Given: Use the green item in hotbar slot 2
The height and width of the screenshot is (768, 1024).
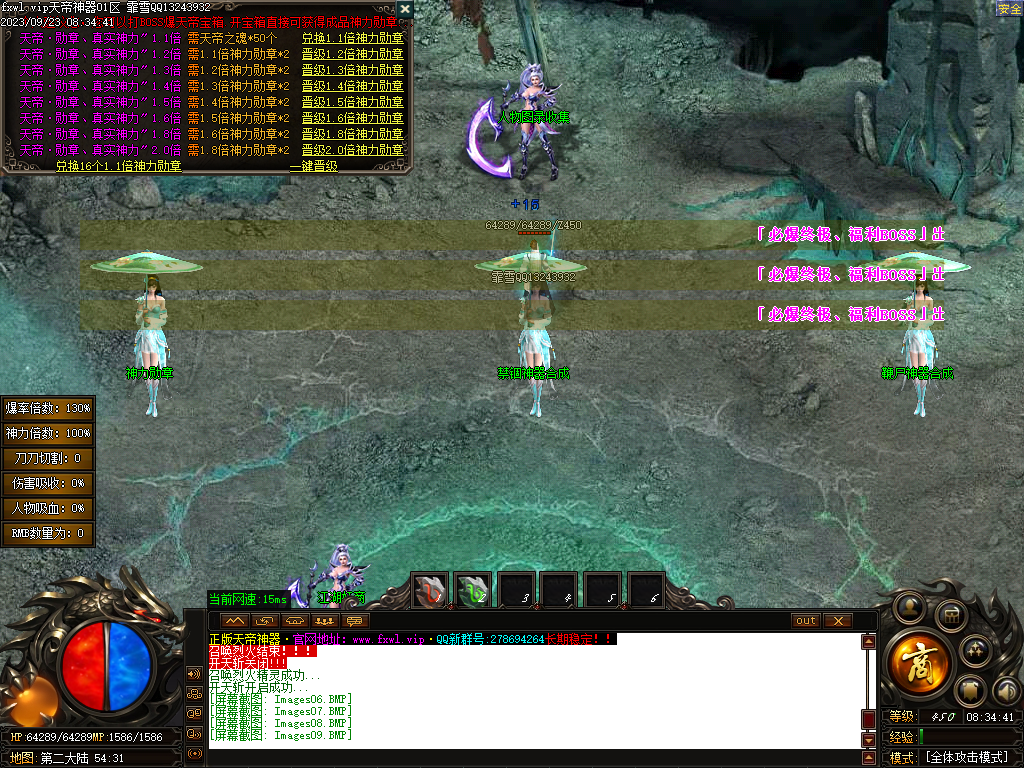Looking at the screenshot, I should click(x=474, y=590).
